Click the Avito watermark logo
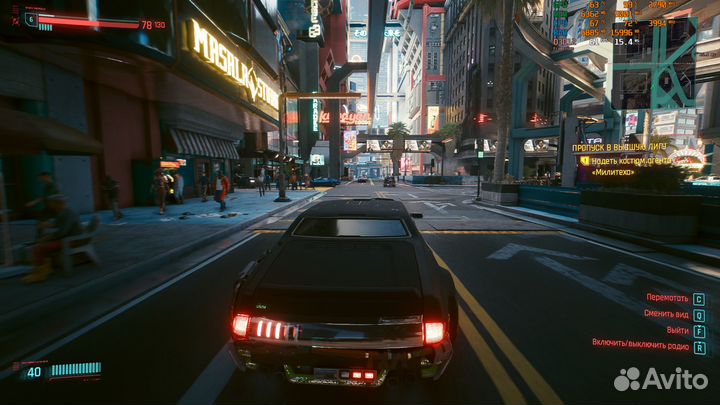Viewport: 720px width, 405px height. tap(661, 379)
